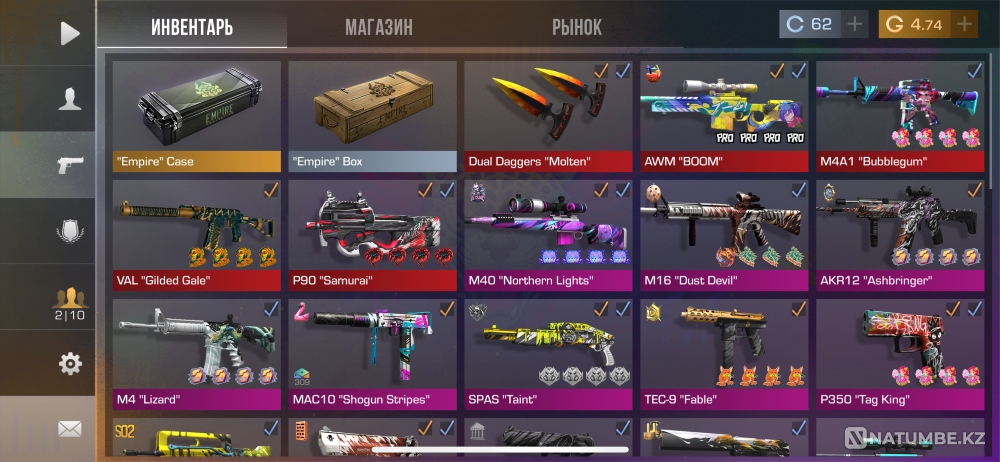This screenshot has width=1000, height=462.
Task: Select the "Empire" Case item
Action: click(x=196, y=115)
